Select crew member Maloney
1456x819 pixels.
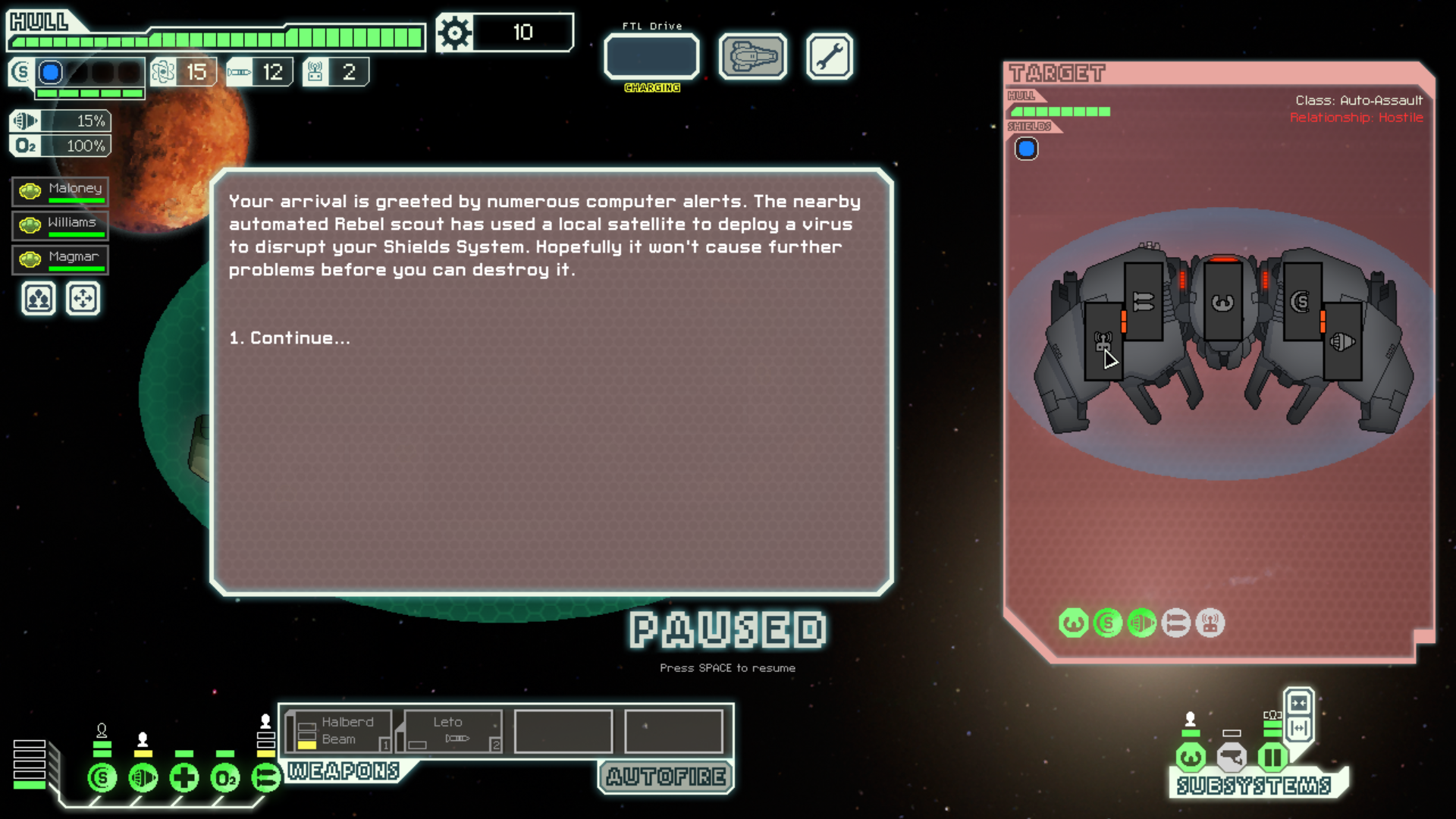coord(61,191)
